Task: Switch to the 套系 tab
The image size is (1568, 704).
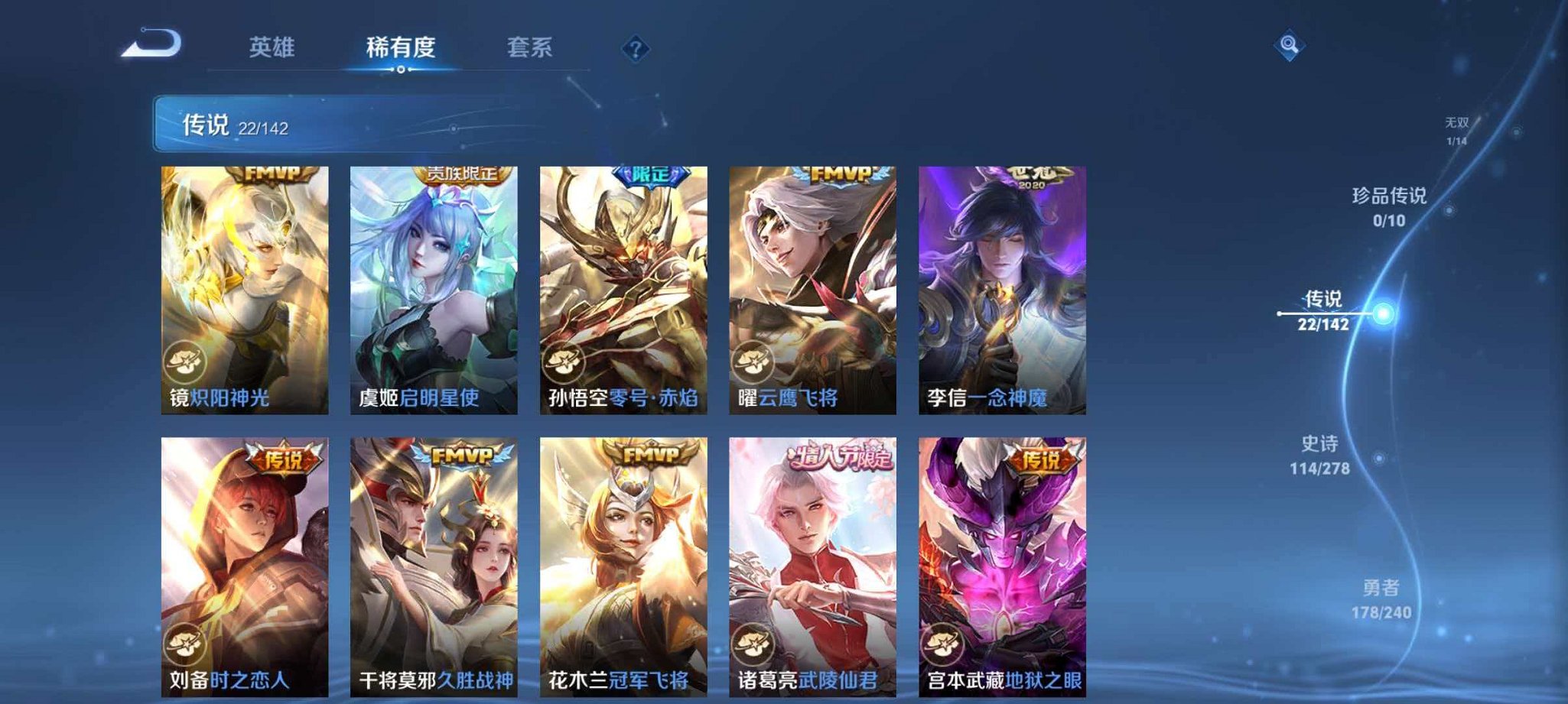Action: pyautogui.click(x=532, y=47)
